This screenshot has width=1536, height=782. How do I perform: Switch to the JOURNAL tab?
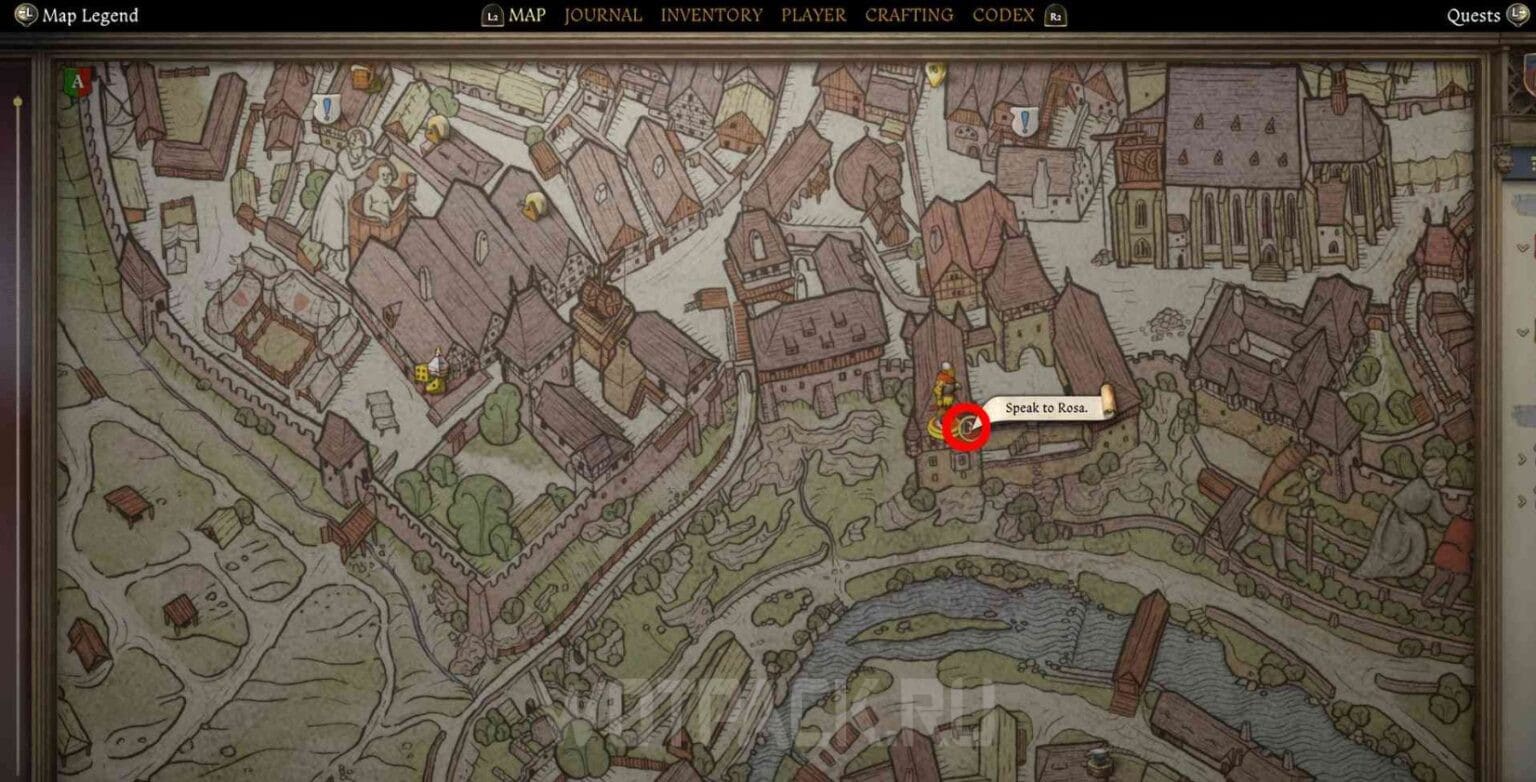pyautogui.click(x=602, y=15)
